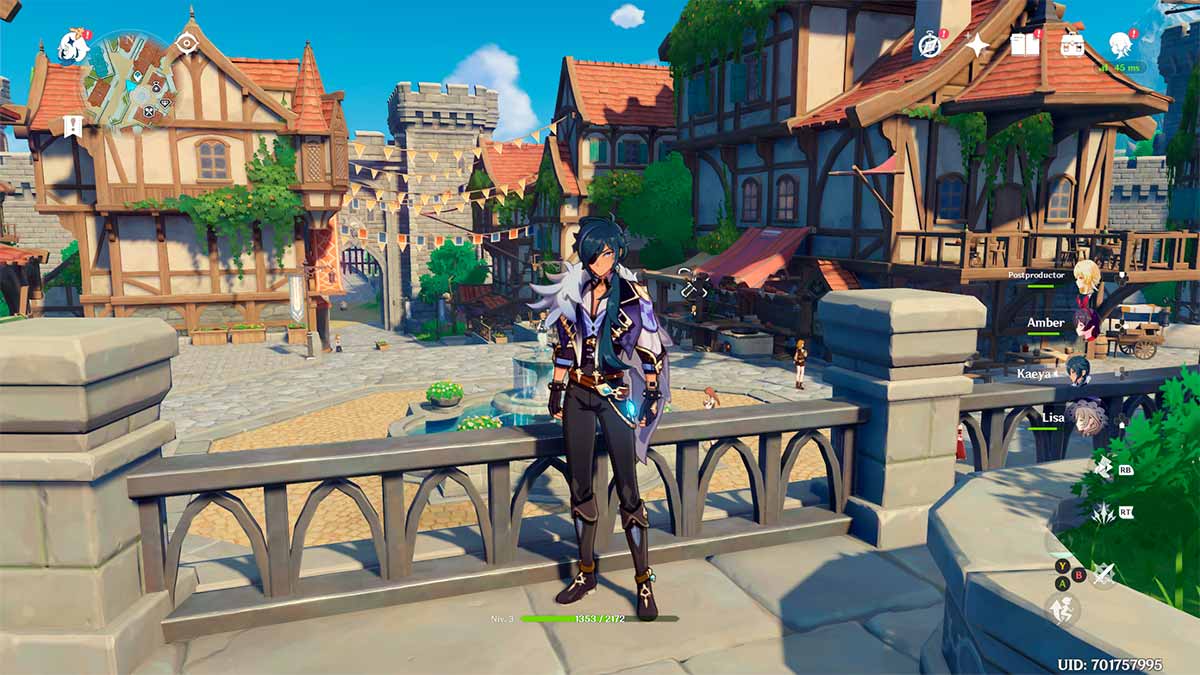The width and height of the screenshot is (1200, 675).
Task: Open the open-book icon with red alert
Action: [x=1025, y=44]
